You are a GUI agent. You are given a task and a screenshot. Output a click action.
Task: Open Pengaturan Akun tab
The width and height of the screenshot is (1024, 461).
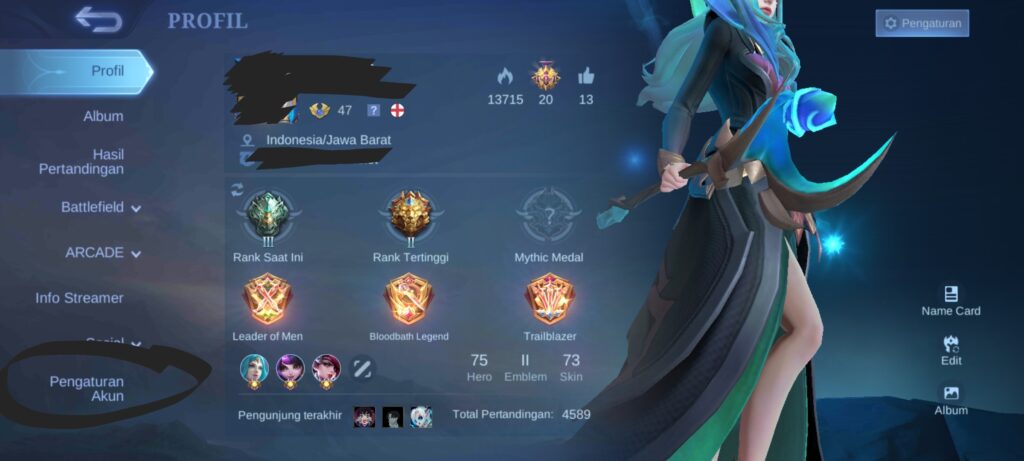coord(87,388)
